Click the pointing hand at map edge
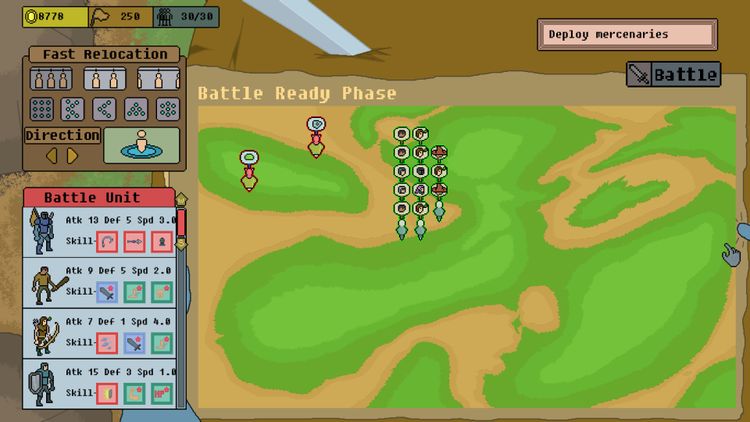This screenshot has height=422, width=750. pos(733,253)
